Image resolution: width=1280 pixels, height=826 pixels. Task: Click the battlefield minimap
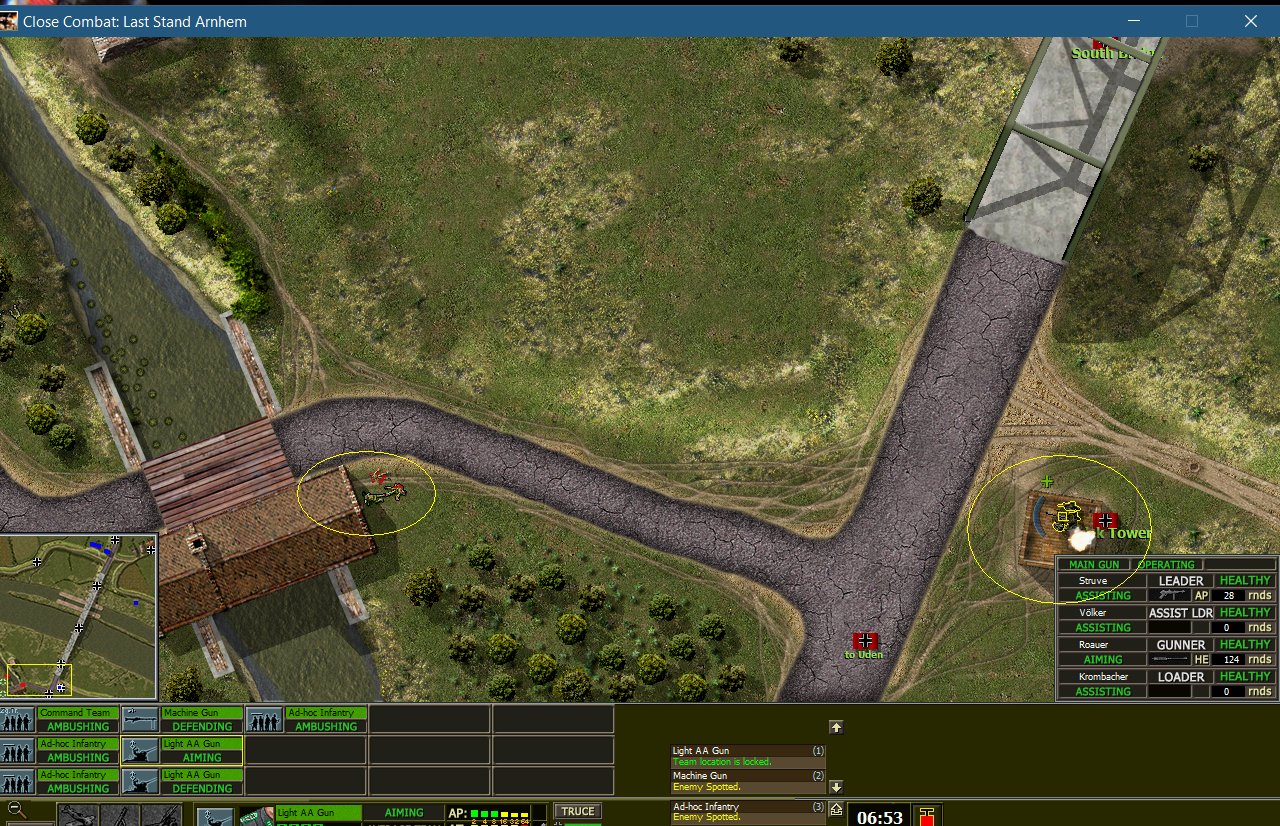[79, 617]
